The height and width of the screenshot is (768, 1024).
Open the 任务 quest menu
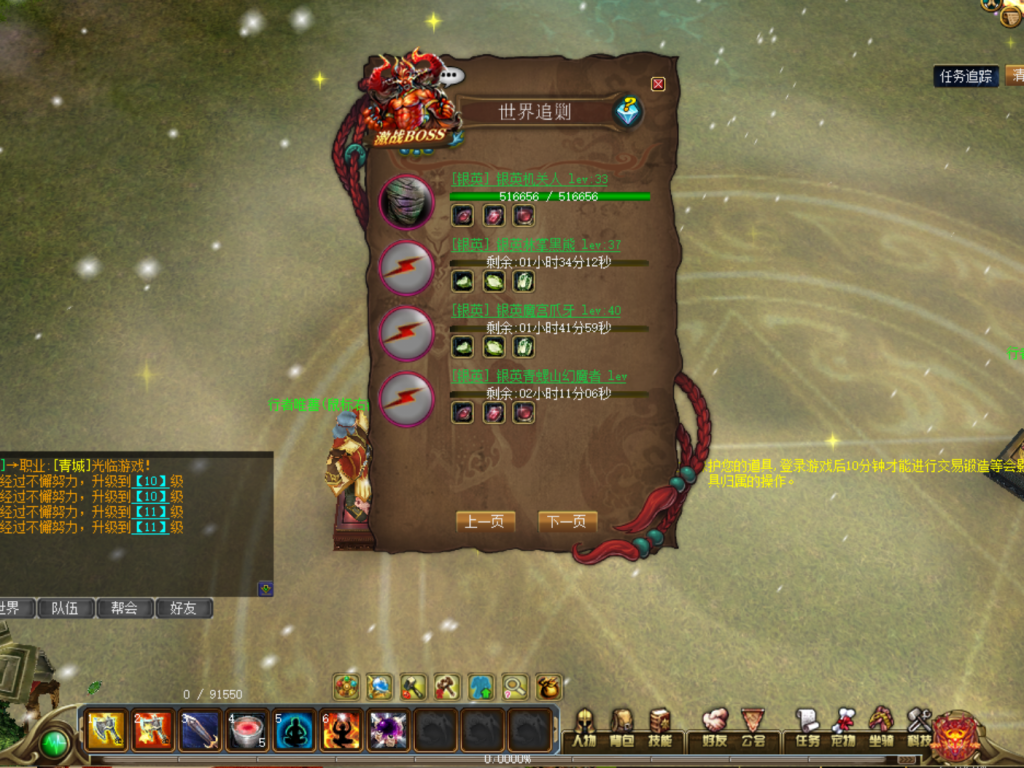tap(807, 729)
